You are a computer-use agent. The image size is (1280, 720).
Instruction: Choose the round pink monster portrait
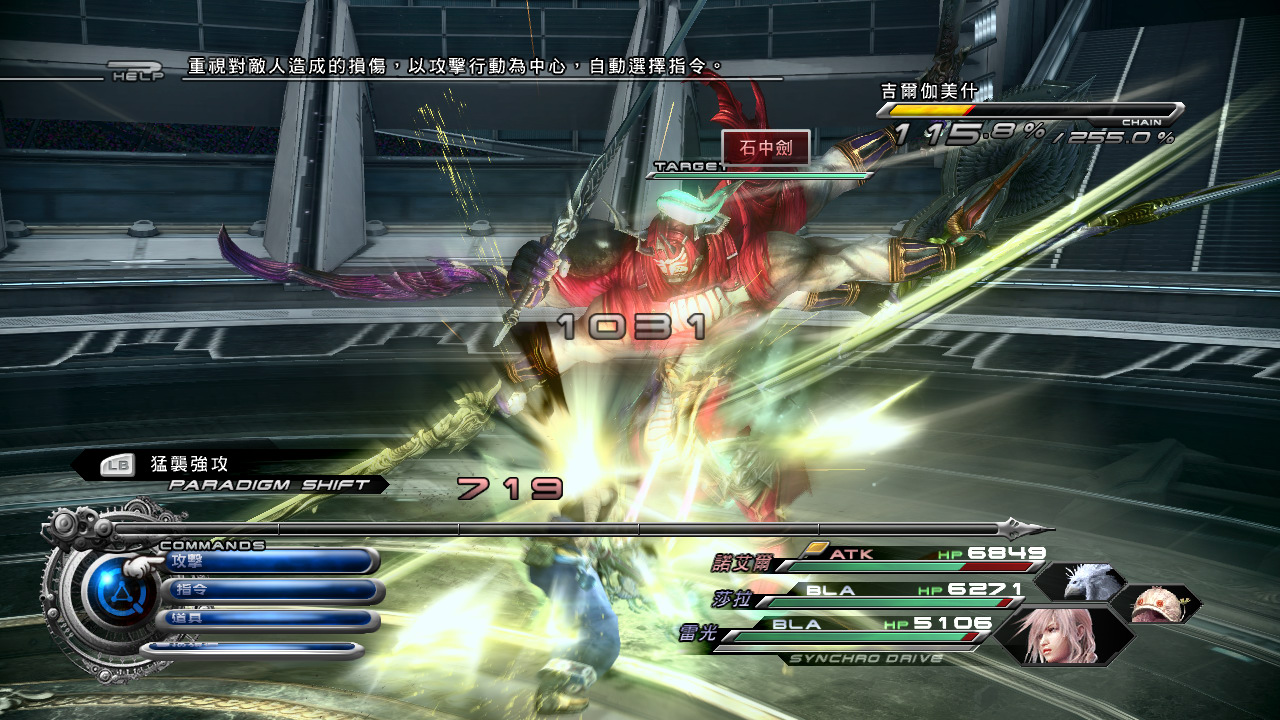[1157, 603]
